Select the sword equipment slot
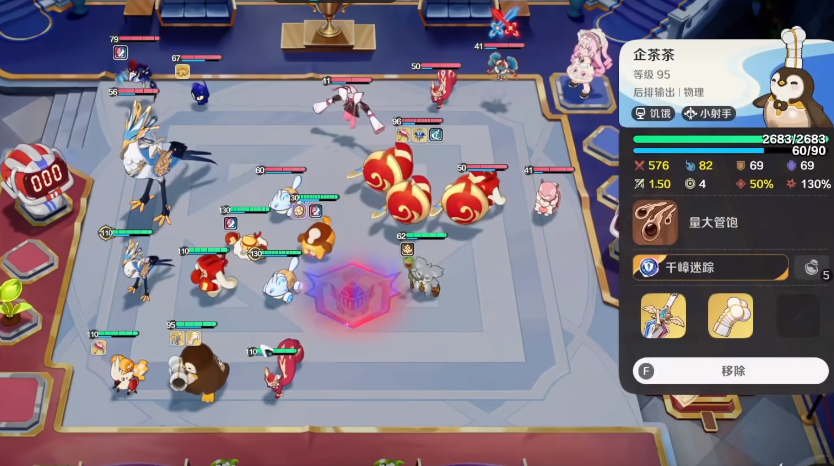This screenshot has height=466, width=834. pyautogui.click(x=663, y=315)
